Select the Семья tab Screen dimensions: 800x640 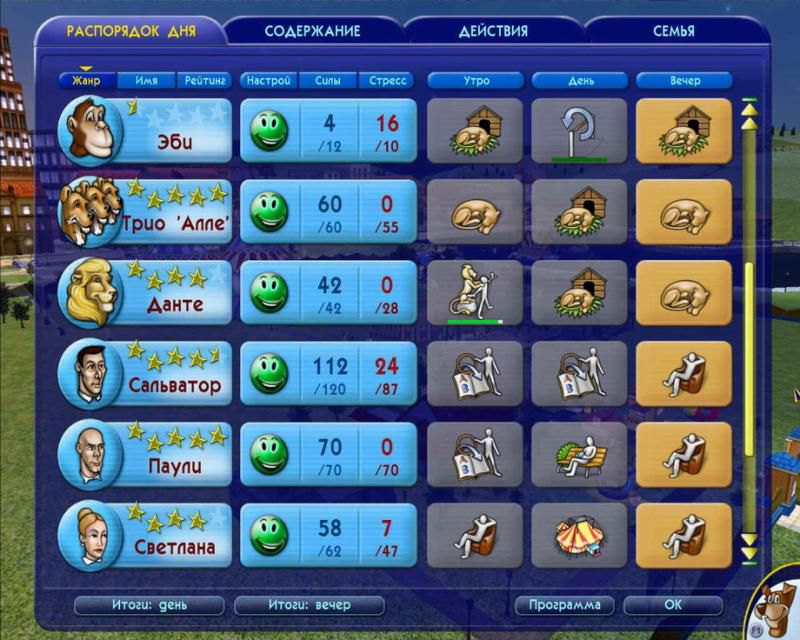(x=674, y=31)
